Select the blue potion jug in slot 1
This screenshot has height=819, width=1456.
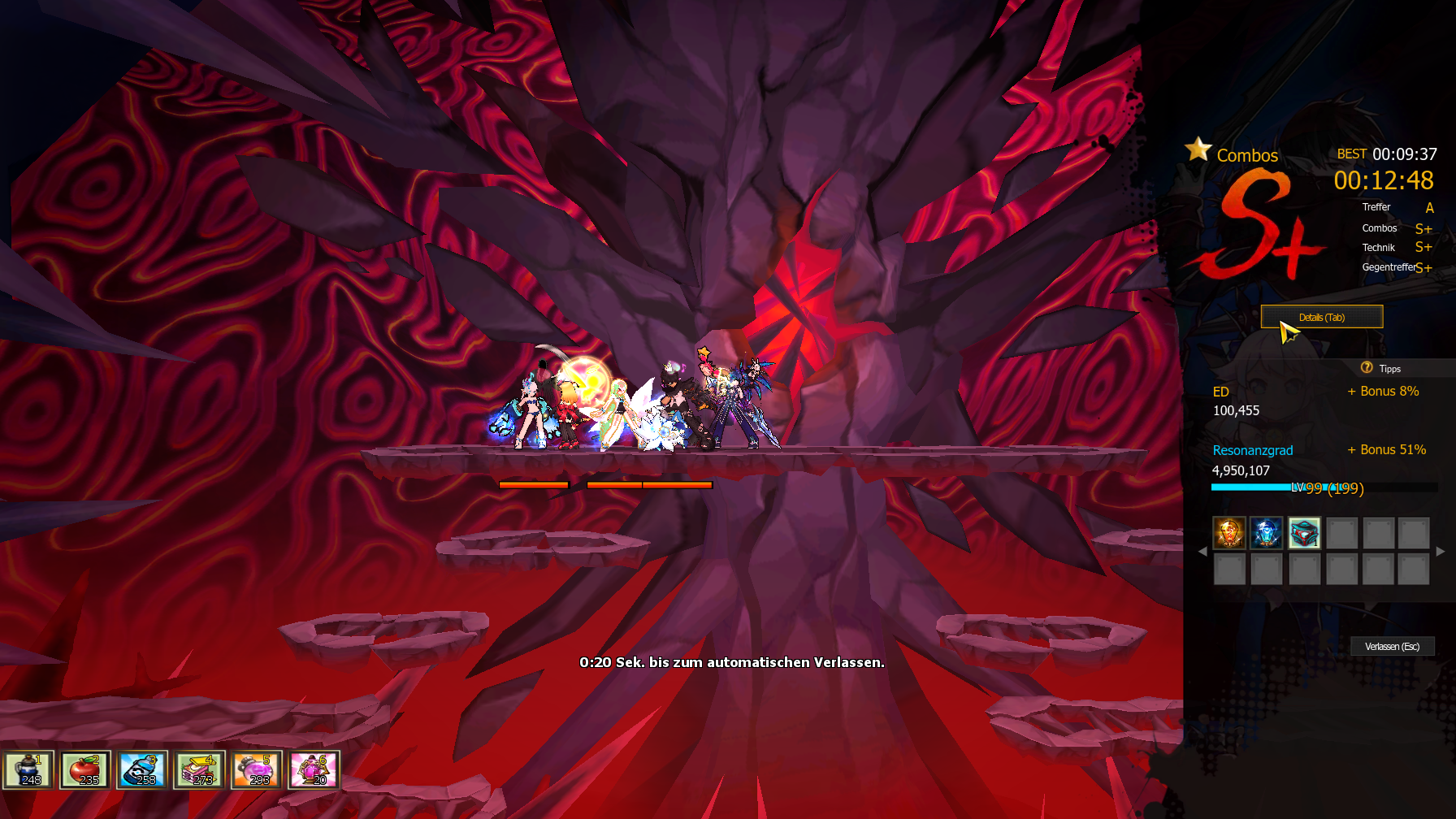click(x=29, y=769)
